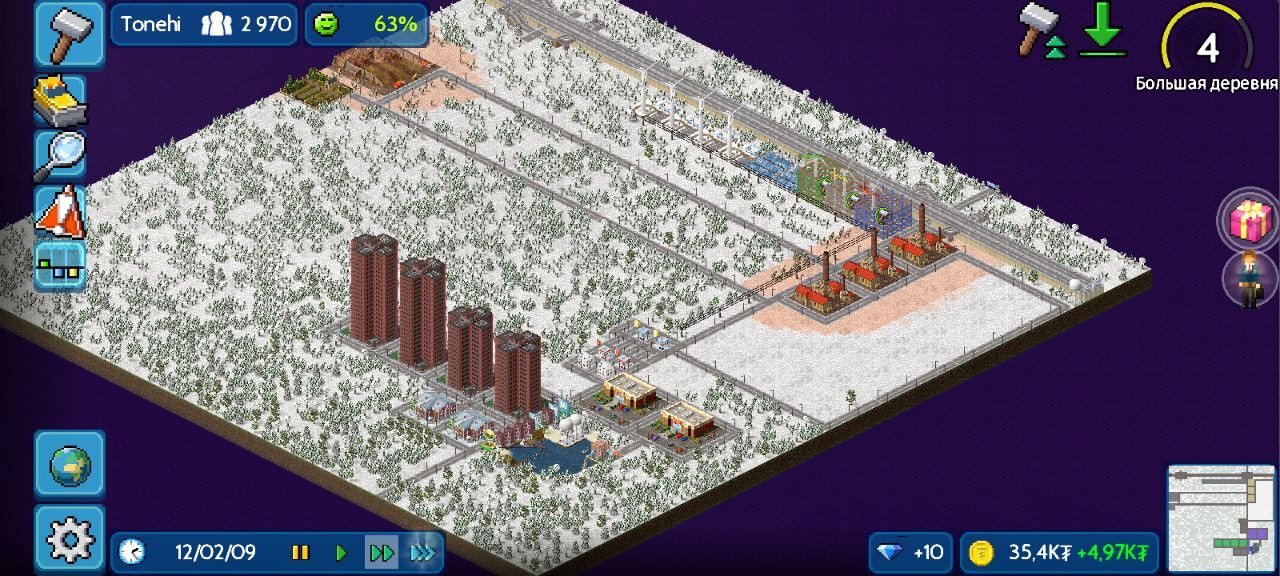Screen dimensions: 1280x576
Task: Talk to the businessman advisor icon
Action: point(1250,278)
